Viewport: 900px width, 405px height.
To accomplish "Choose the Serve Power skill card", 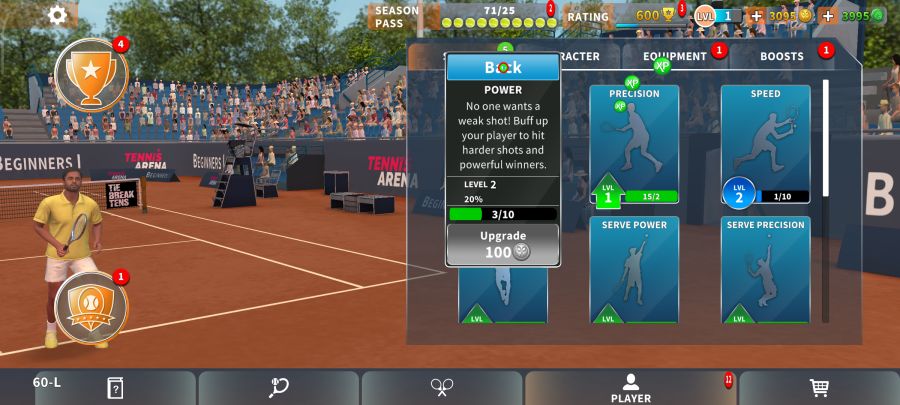I will pyautogui.click(x=634, y=269).
